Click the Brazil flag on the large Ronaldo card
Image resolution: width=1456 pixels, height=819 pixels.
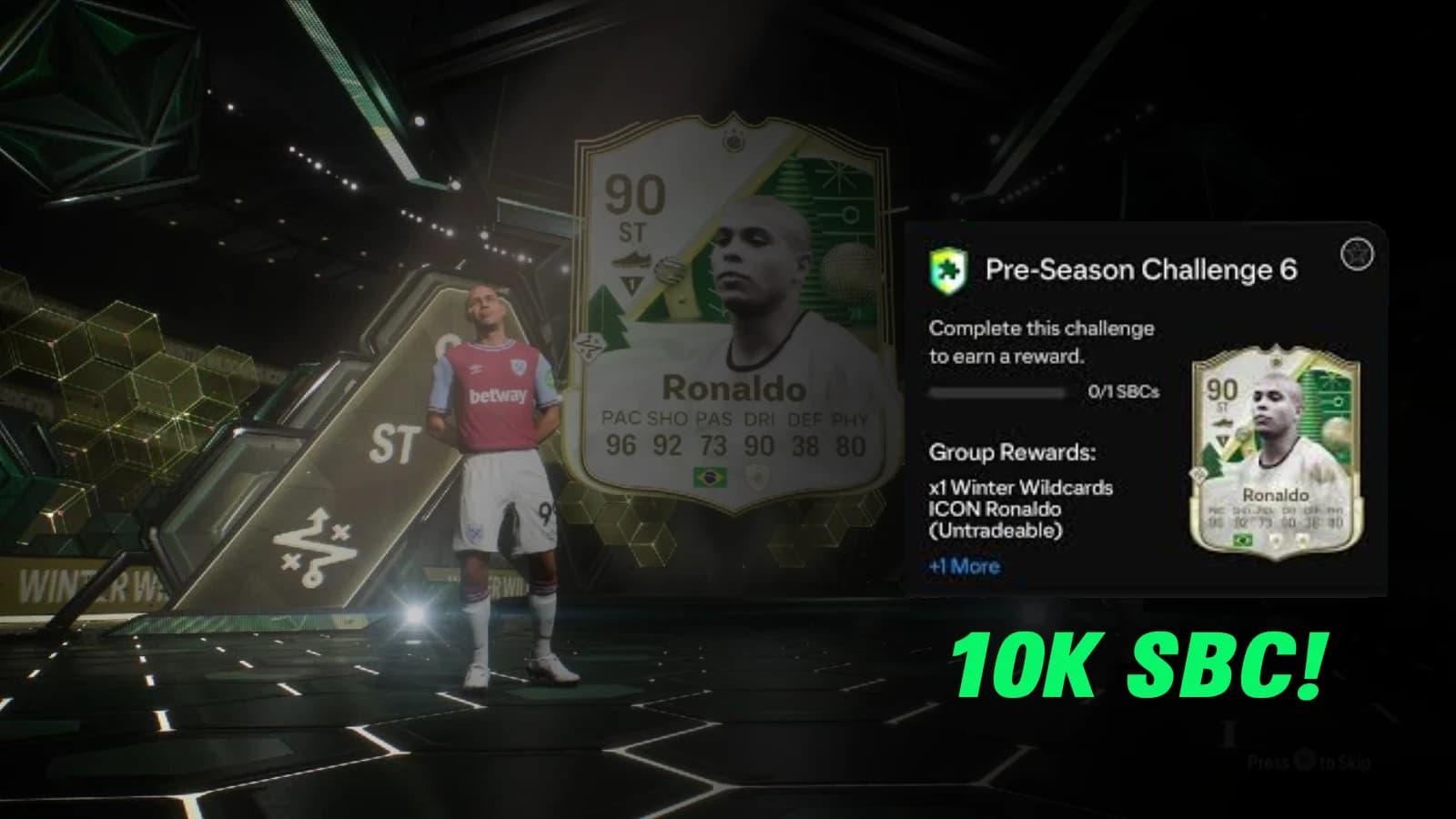710,477
